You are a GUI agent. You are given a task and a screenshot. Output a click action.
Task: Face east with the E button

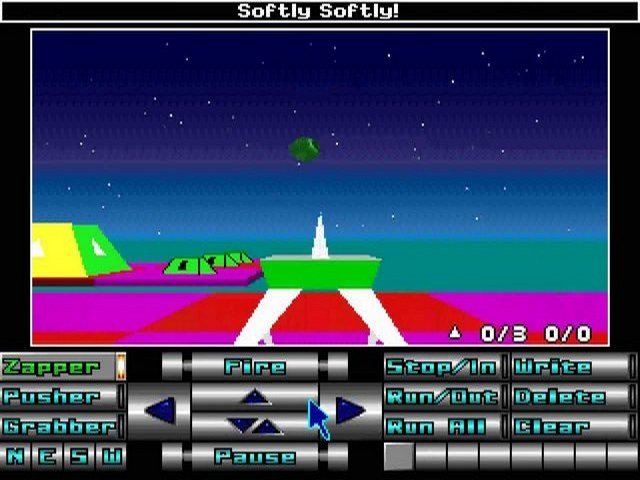click(47, 457)
